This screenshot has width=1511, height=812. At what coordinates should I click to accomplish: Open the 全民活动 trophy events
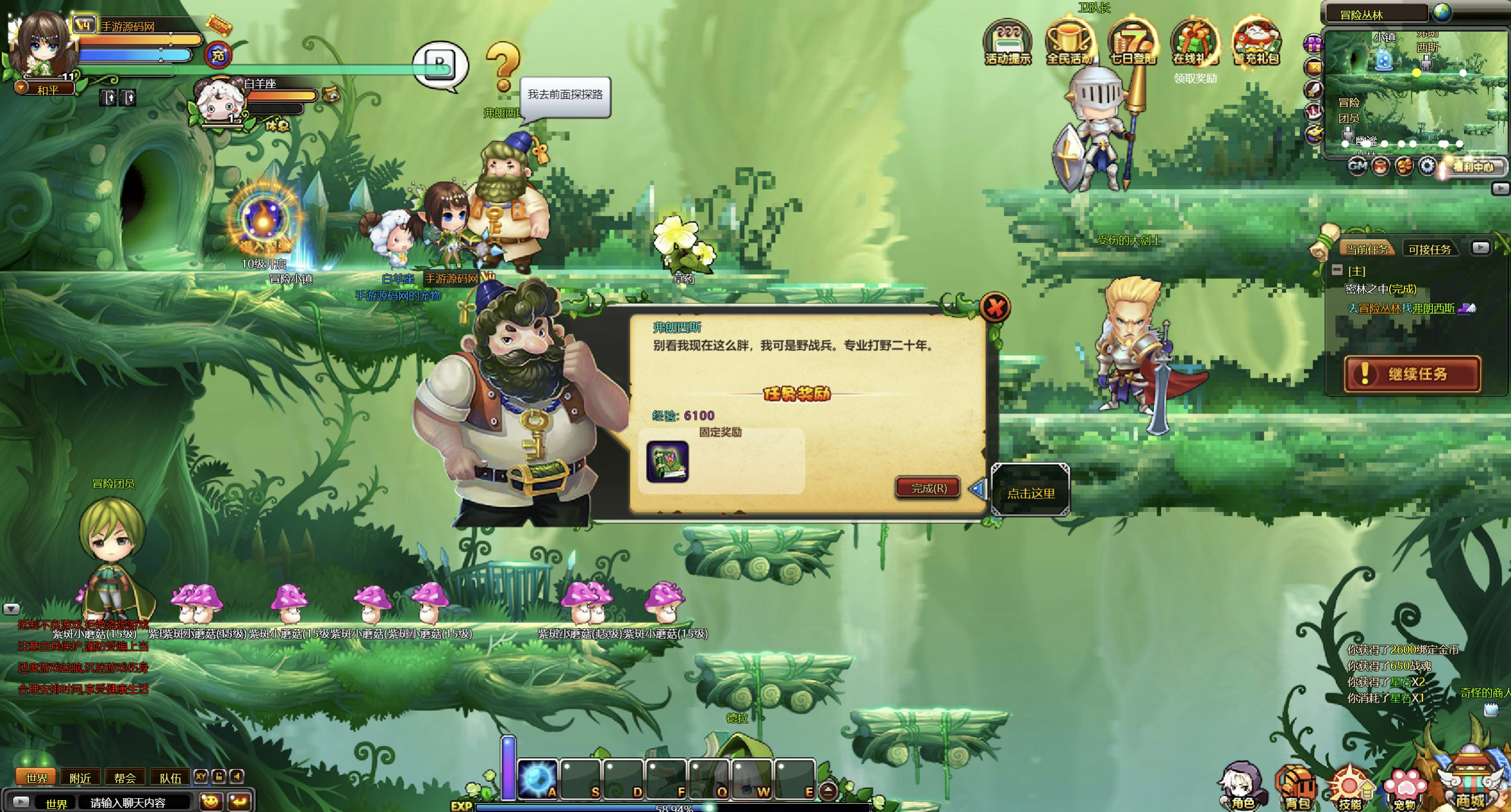pyautogui.click(x=1070, y=43)
